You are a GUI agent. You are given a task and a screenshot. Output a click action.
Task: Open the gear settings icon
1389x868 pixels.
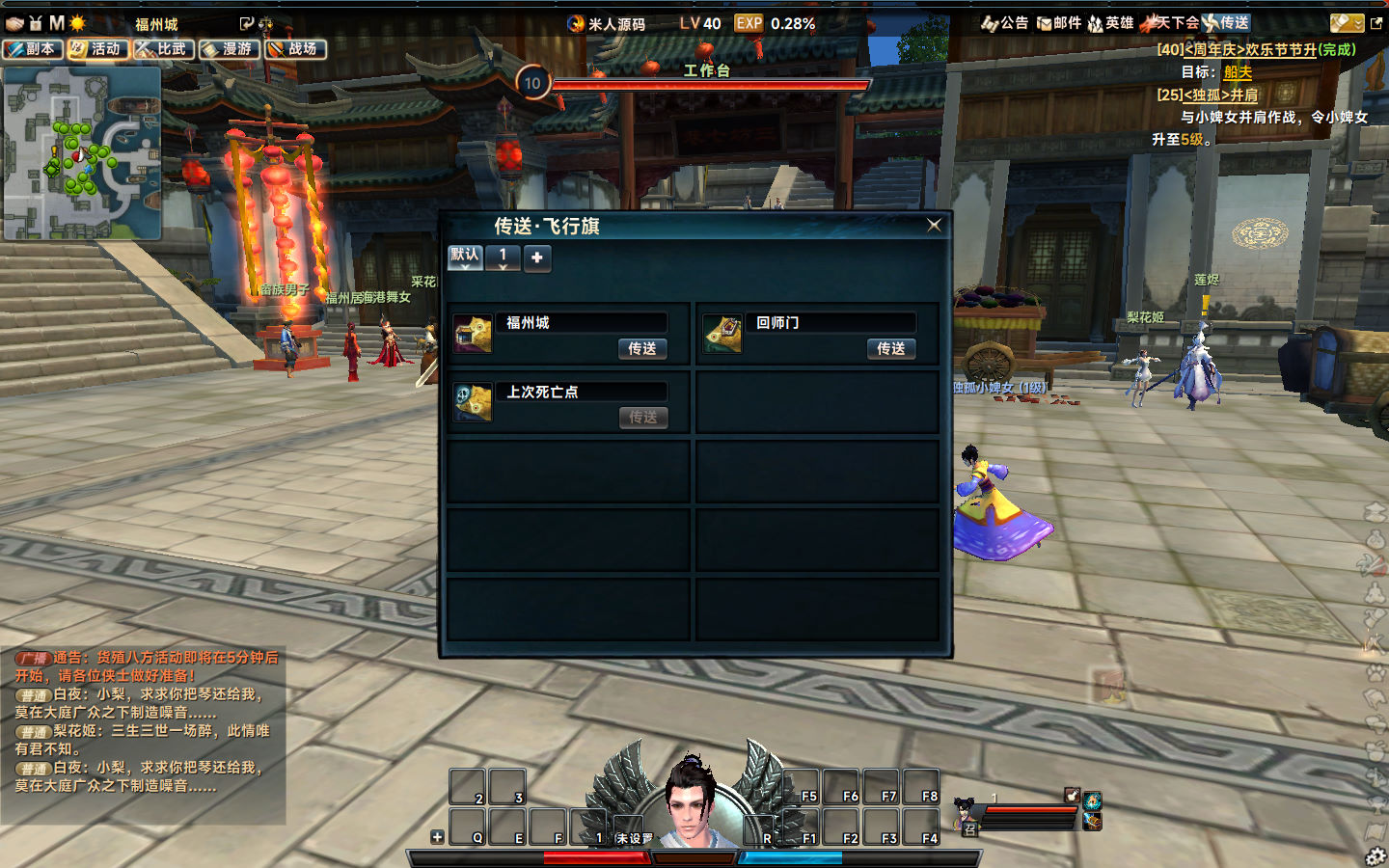(x=1375, y=855)
